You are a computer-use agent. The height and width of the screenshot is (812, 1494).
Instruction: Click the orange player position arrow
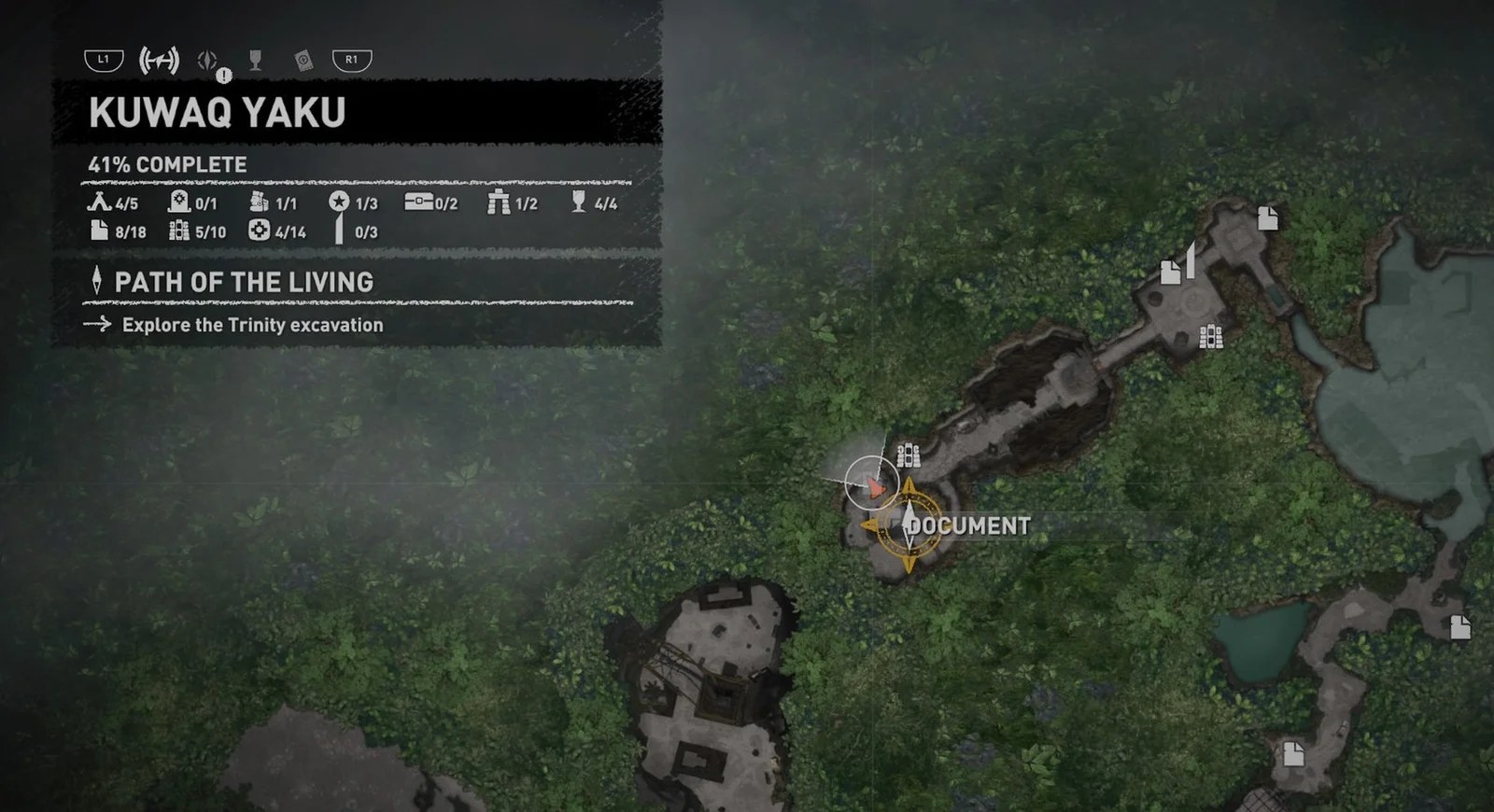tap(876, 486)
